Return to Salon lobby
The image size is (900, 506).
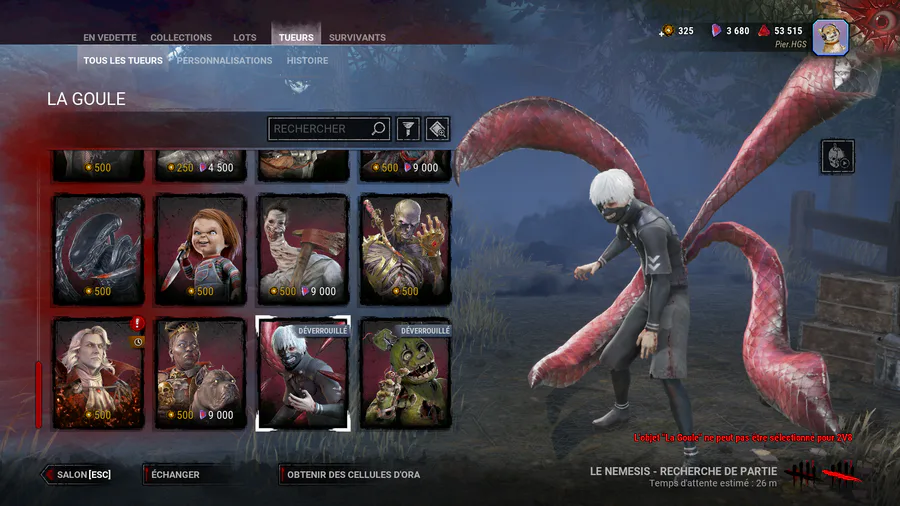tap(78, 474)
